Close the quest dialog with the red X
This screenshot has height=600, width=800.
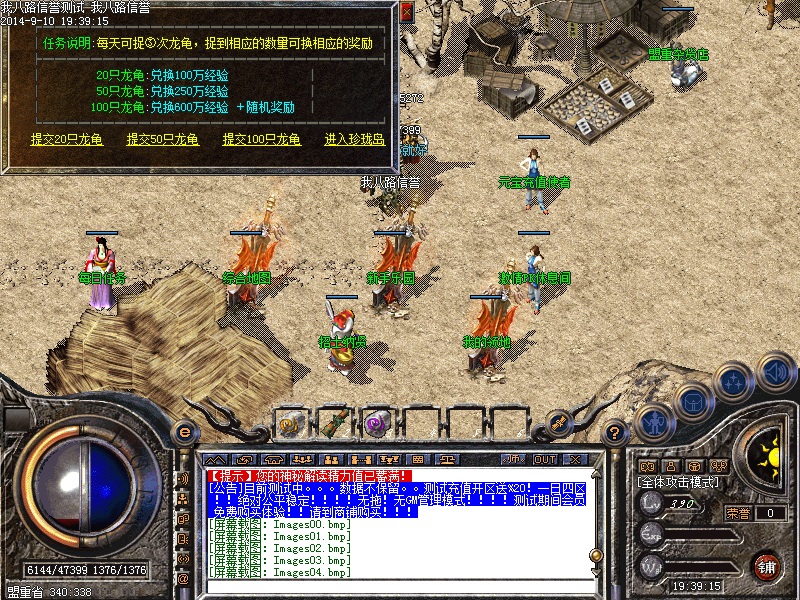coord(405,11)
